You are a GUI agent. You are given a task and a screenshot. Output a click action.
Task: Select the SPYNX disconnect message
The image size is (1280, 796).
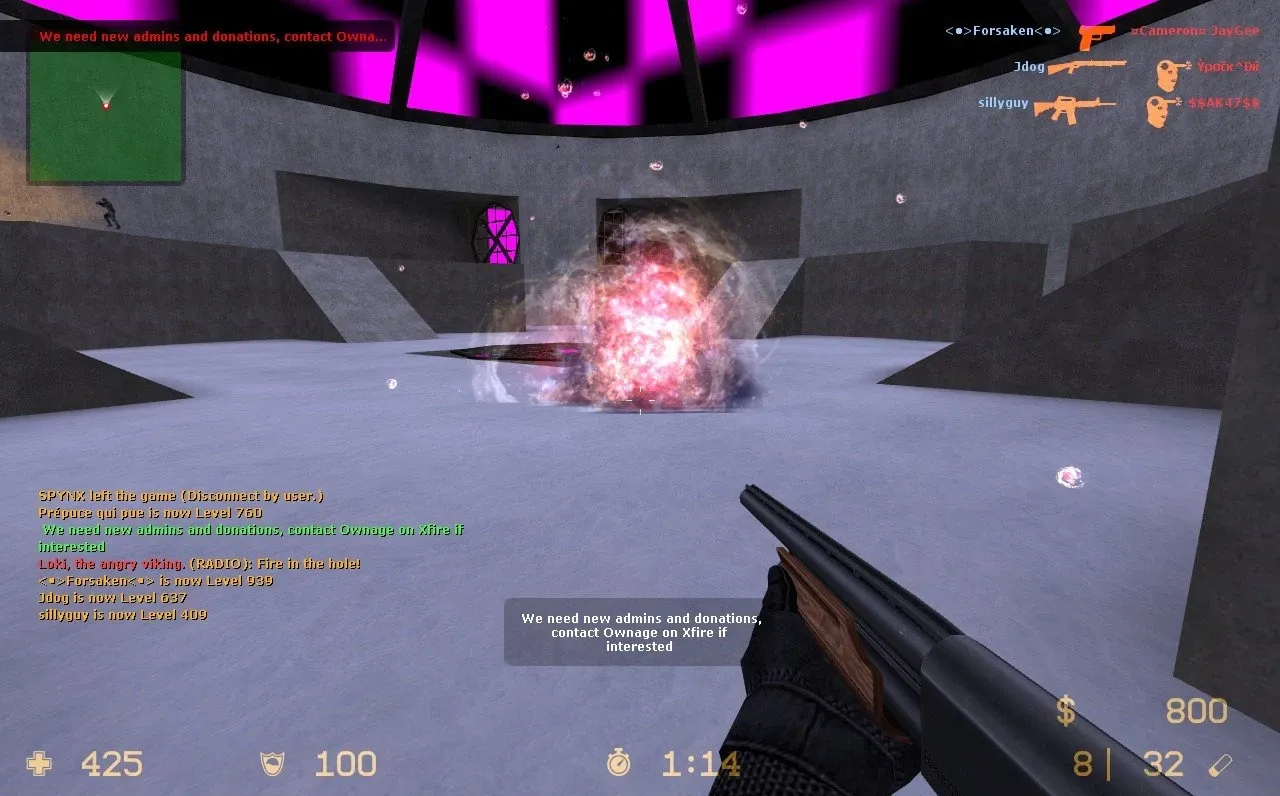tap(183, 494)
